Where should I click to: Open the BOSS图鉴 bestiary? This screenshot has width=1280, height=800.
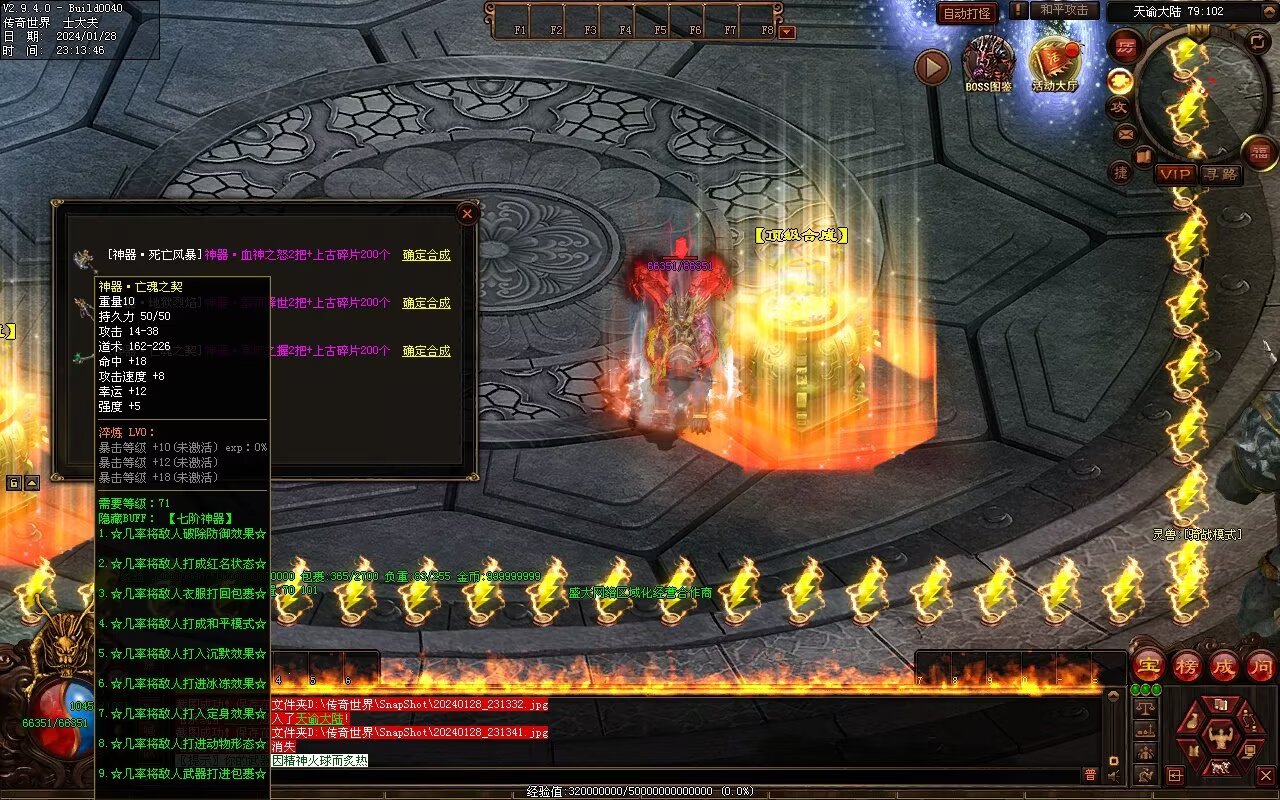click(x=988, y=62)
